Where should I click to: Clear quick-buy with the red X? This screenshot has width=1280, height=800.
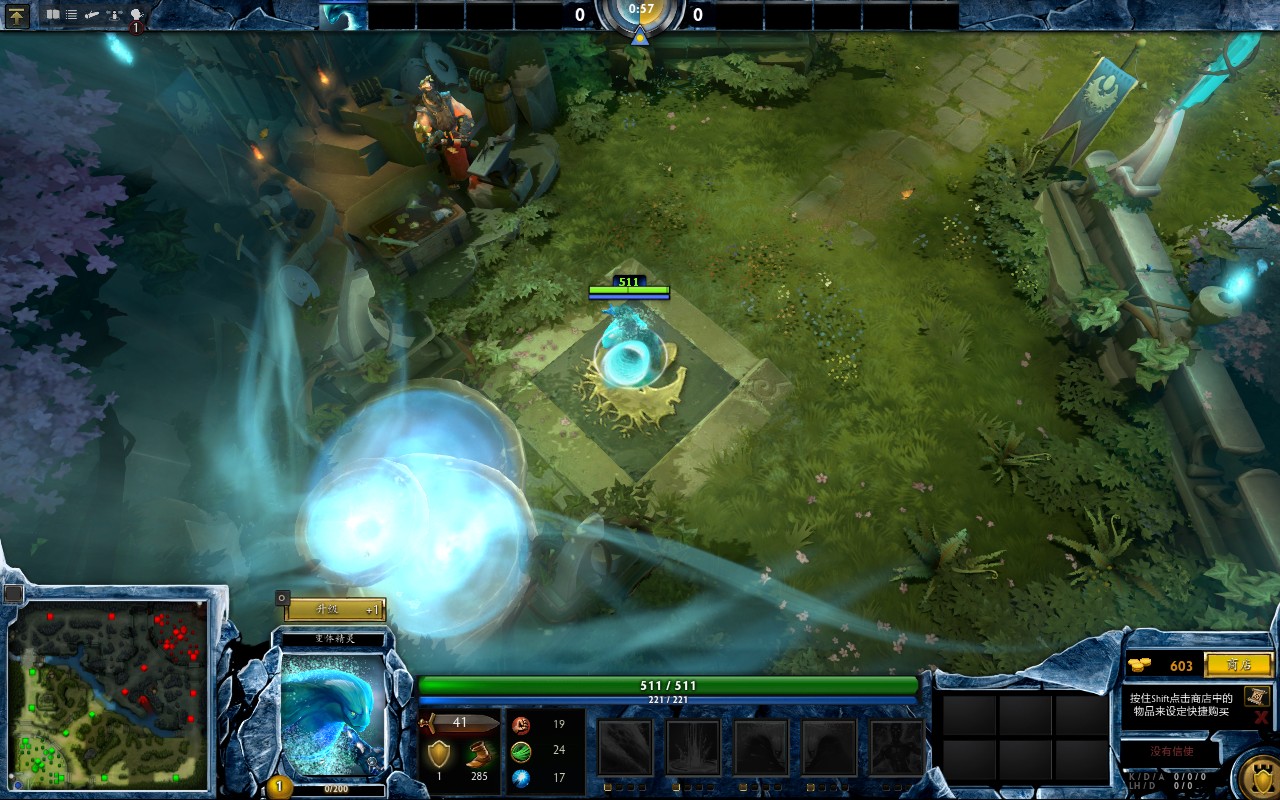click(1261, 716)
